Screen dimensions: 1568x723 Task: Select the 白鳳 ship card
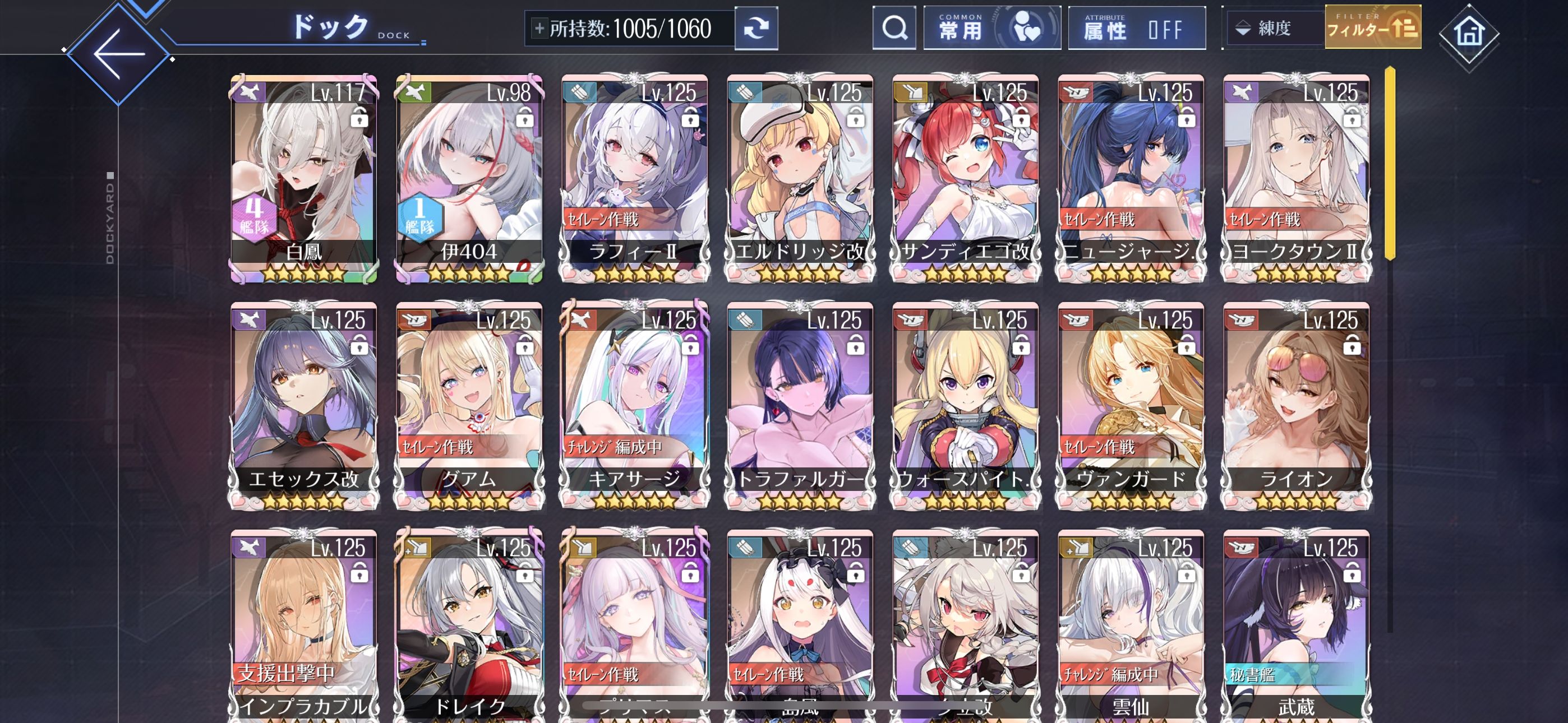tap(304, 178)
